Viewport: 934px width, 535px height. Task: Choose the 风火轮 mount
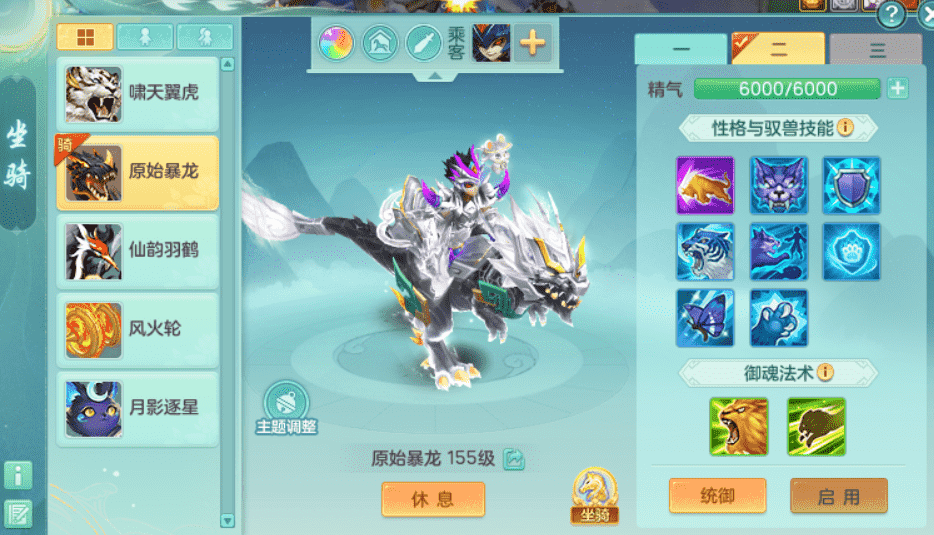137,329
